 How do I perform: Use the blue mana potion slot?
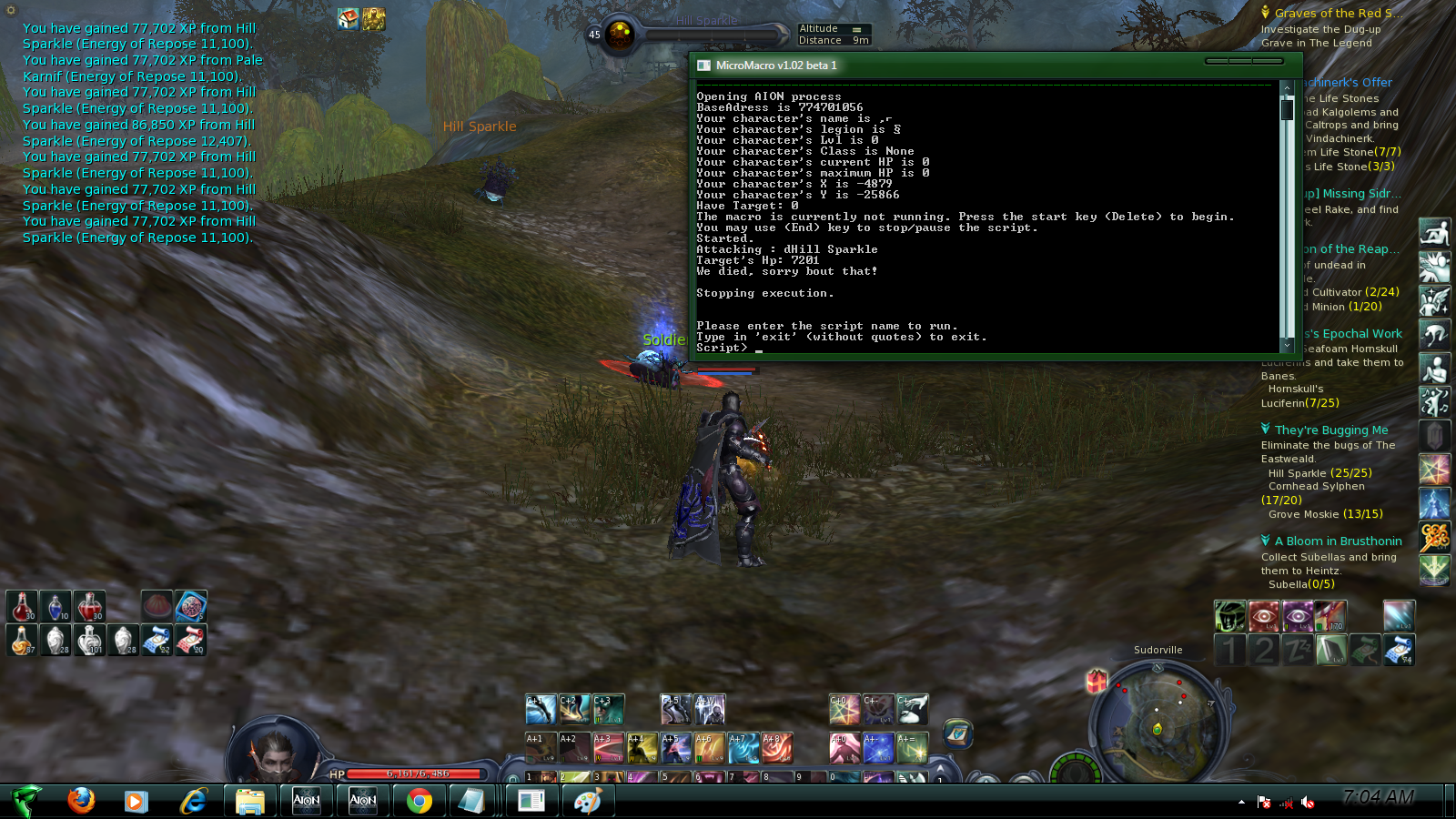pos(56,607)
